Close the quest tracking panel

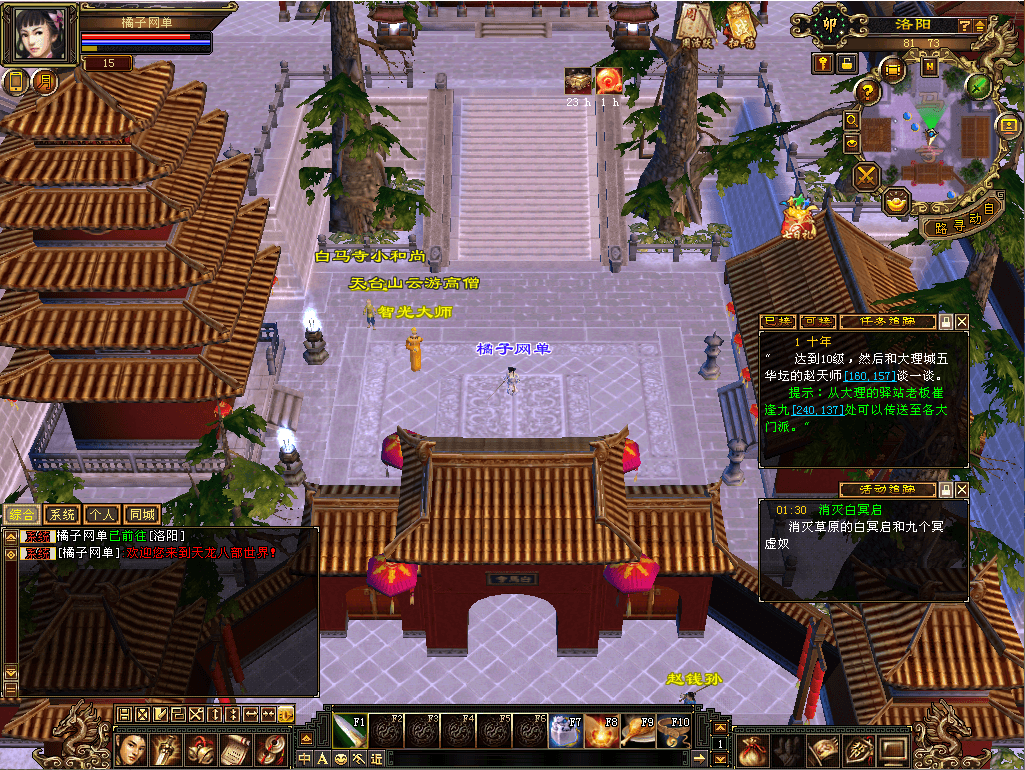point(962,322)
